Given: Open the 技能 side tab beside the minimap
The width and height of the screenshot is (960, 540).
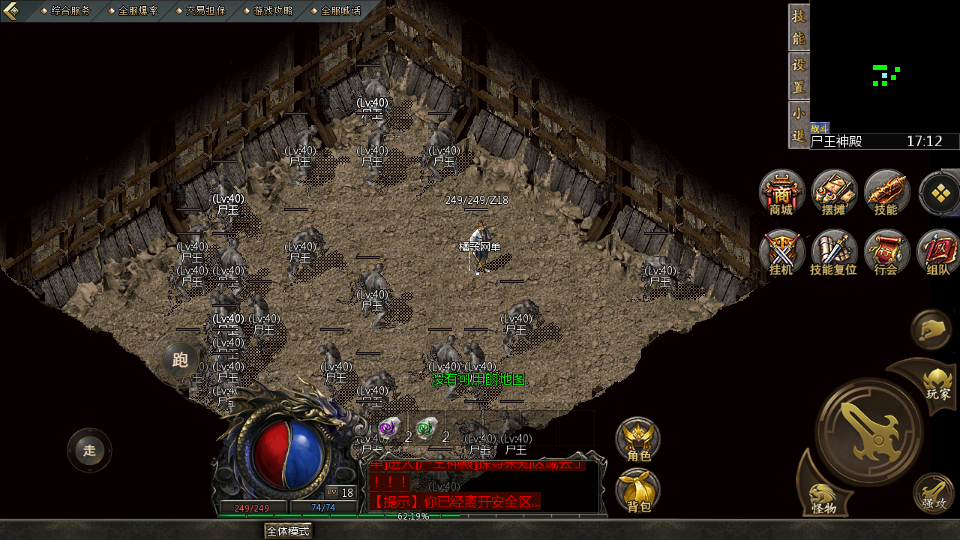Looking at the screenshot, I should click(x=798, y=28).
